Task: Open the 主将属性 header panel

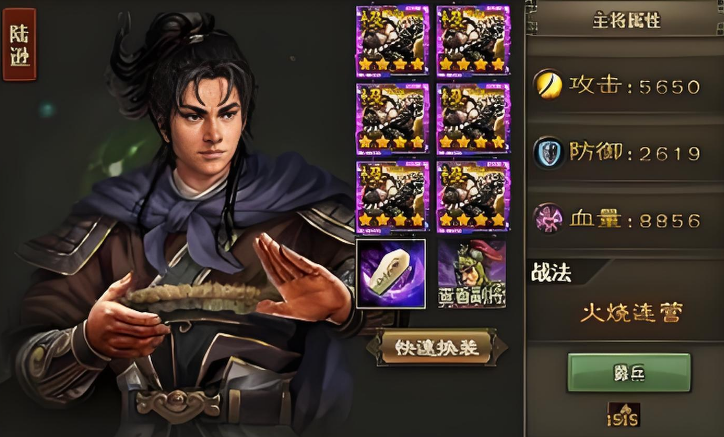Action: 627,19
